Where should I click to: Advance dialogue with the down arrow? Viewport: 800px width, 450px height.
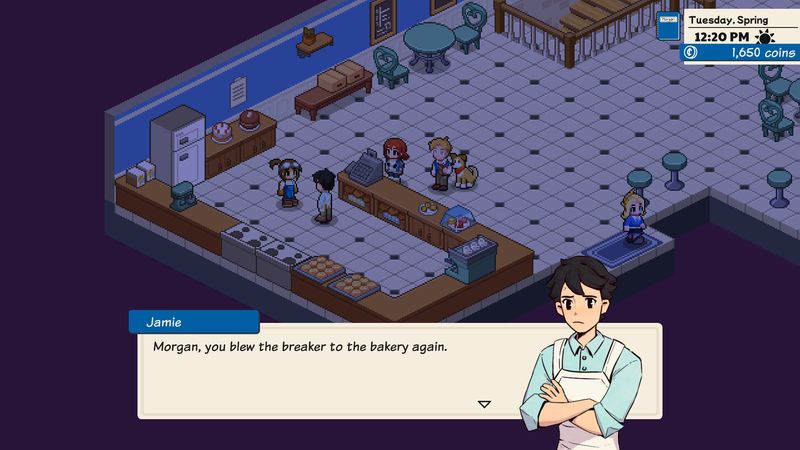(x=484, y=404)
